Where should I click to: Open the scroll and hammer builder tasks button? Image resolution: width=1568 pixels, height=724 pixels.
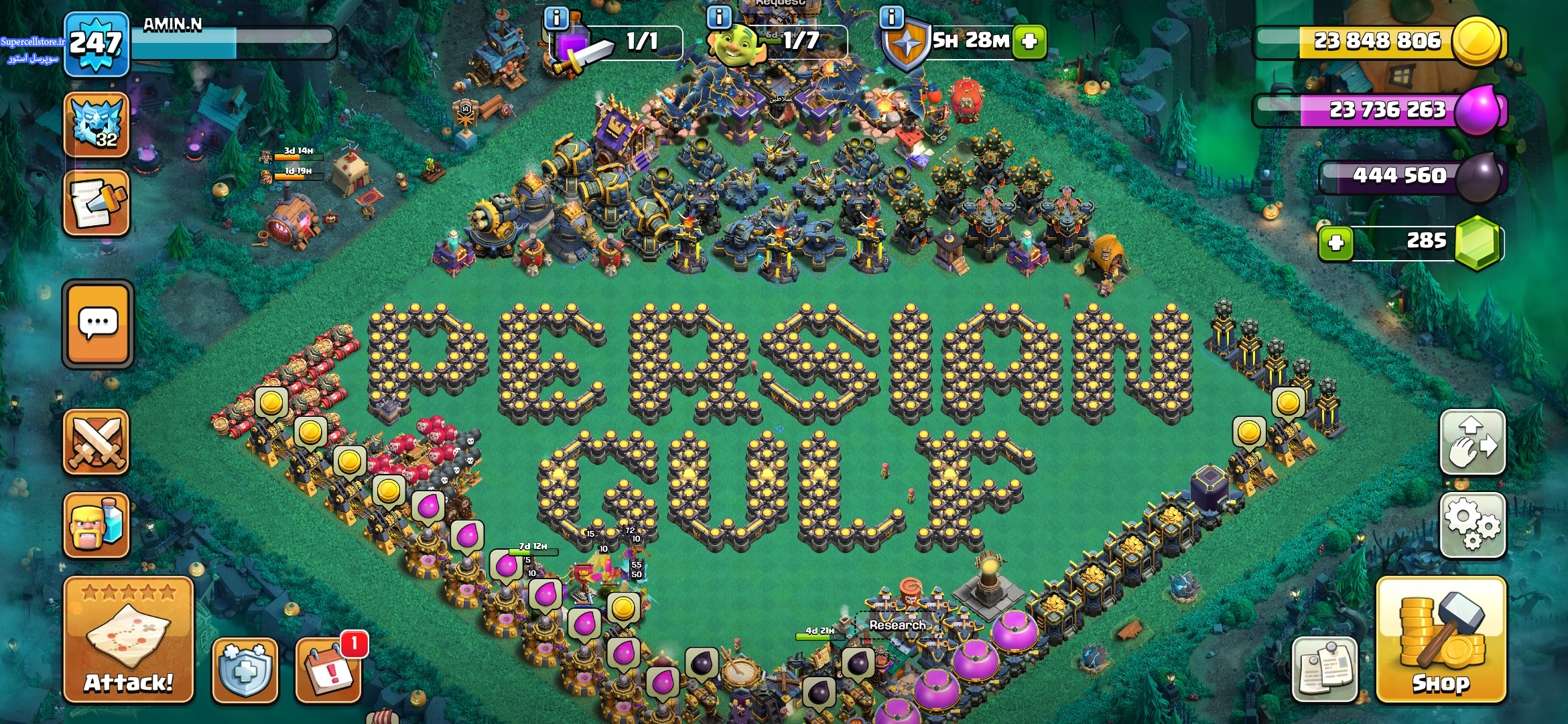(x=96, y=203)
